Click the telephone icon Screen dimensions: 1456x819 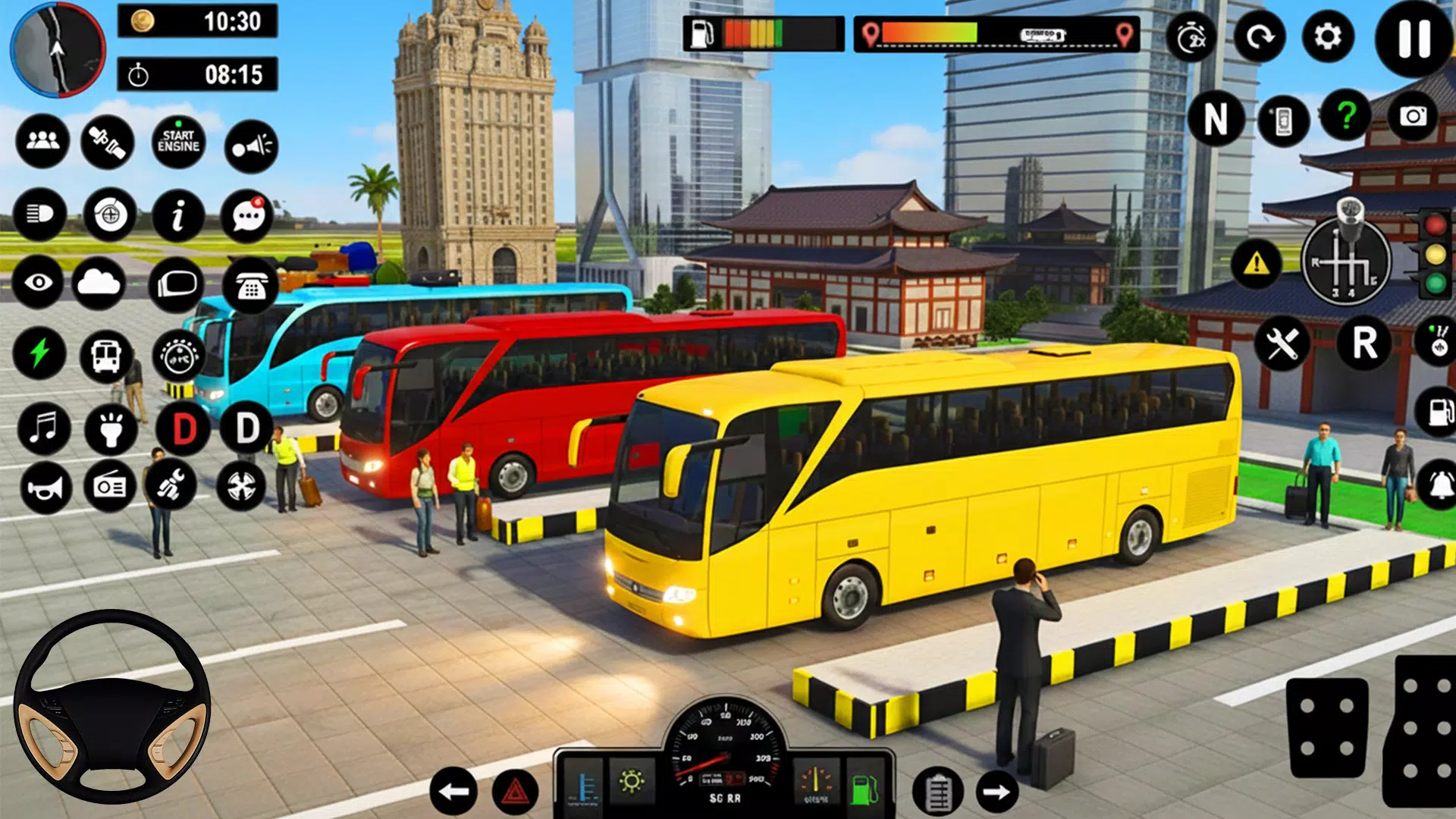click(x=251, y=286)
